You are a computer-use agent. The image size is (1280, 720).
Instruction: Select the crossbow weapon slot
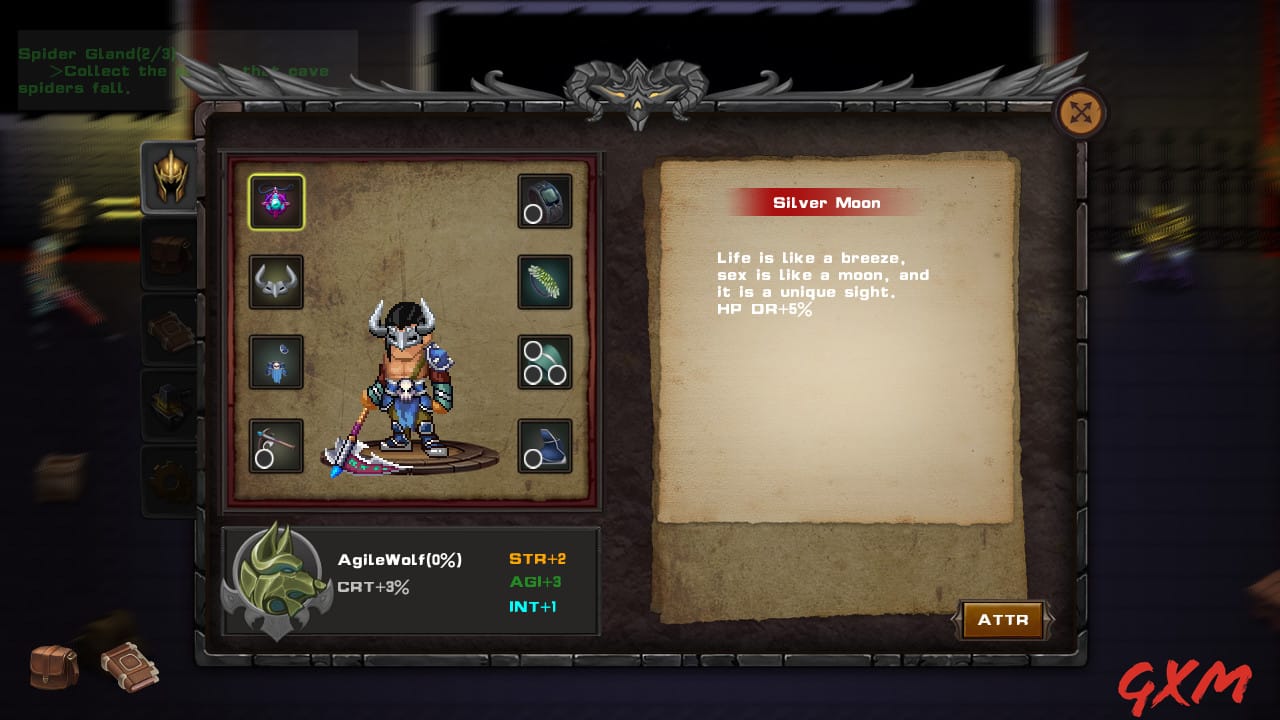click(276, 445)
